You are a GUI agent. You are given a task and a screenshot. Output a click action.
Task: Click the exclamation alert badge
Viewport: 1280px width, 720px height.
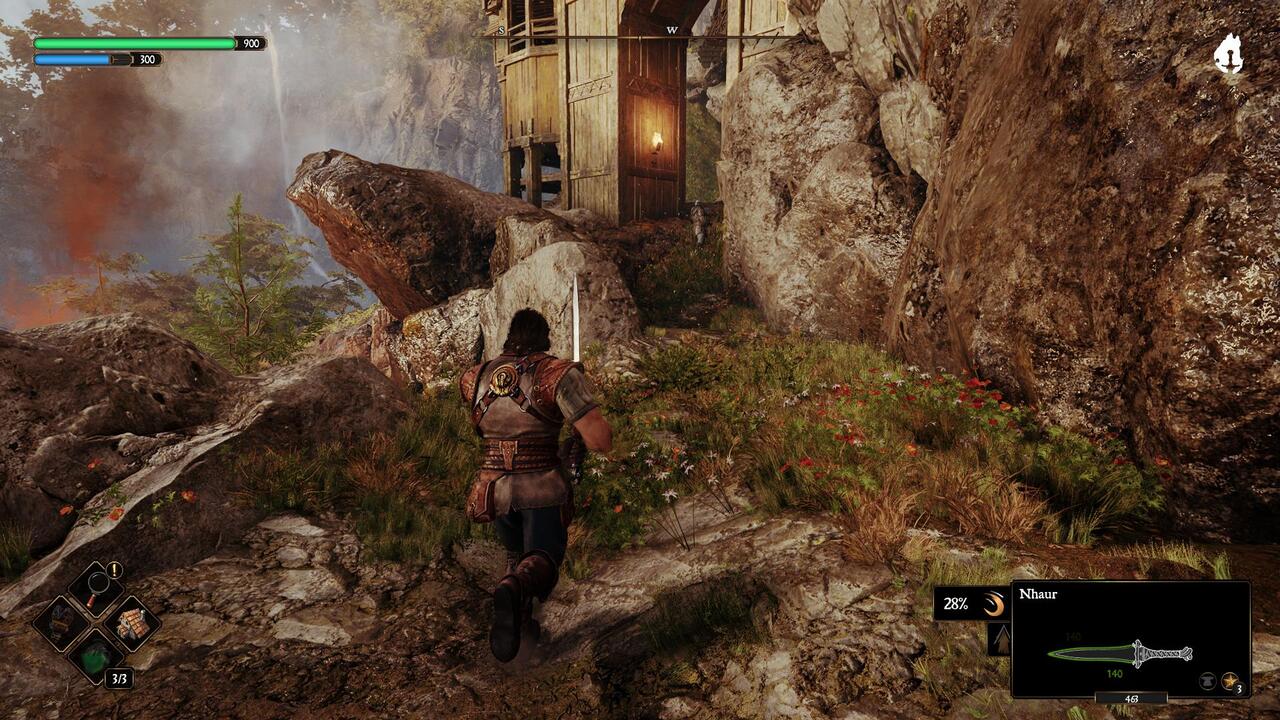point(115,570)
